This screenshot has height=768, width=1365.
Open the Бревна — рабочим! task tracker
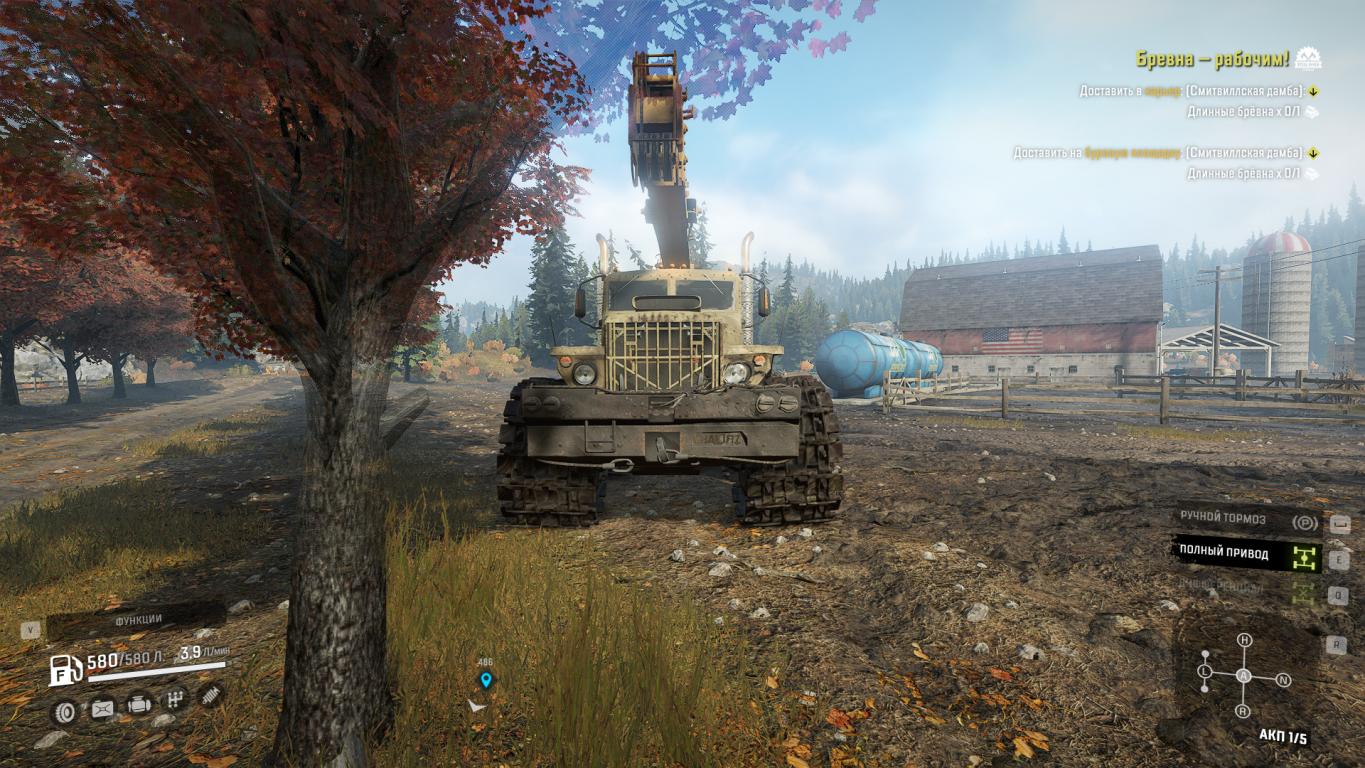click(1212, 59)
